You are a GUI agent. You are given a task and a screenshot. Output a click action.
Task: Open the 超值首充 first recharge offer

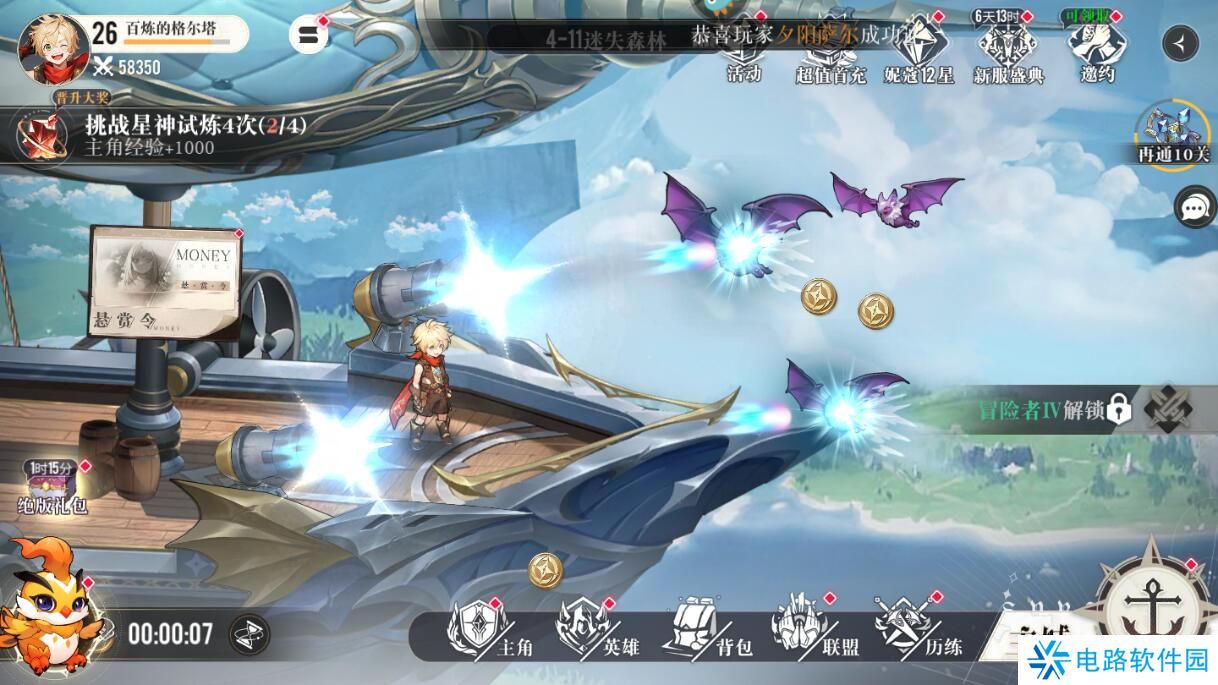tap(831, 50)
